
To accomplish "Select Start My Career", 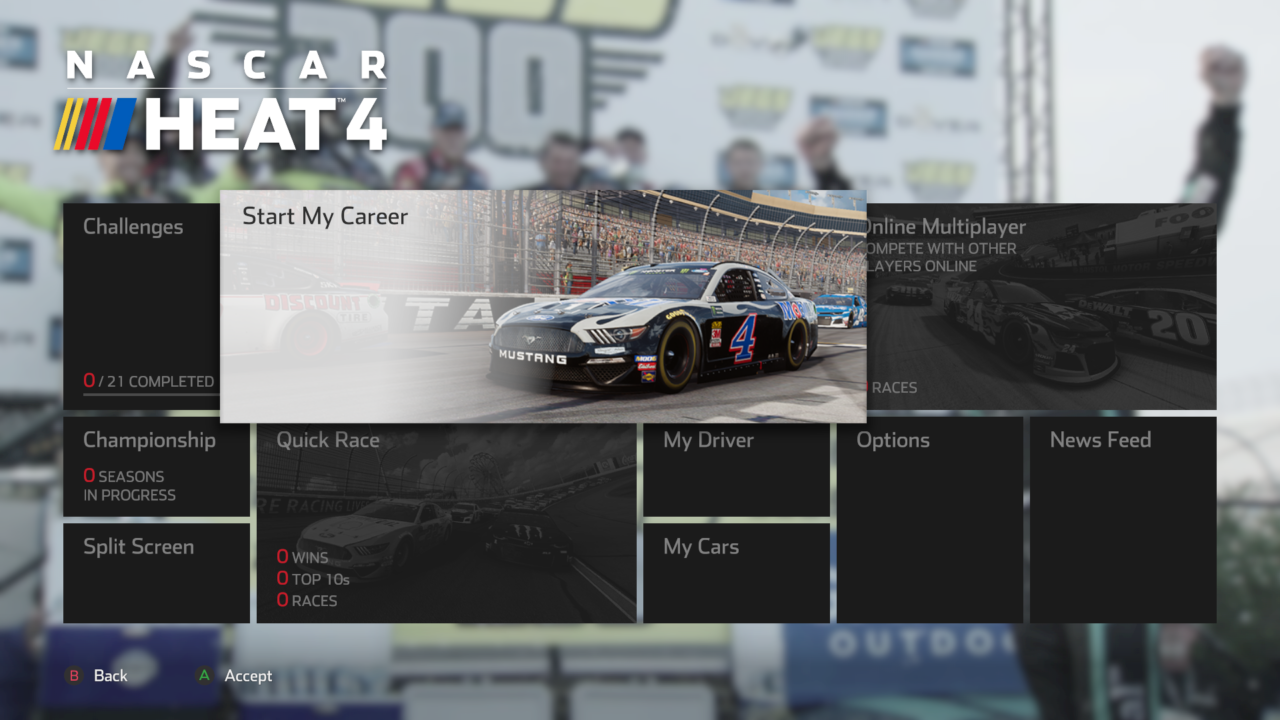I will 543,306.
